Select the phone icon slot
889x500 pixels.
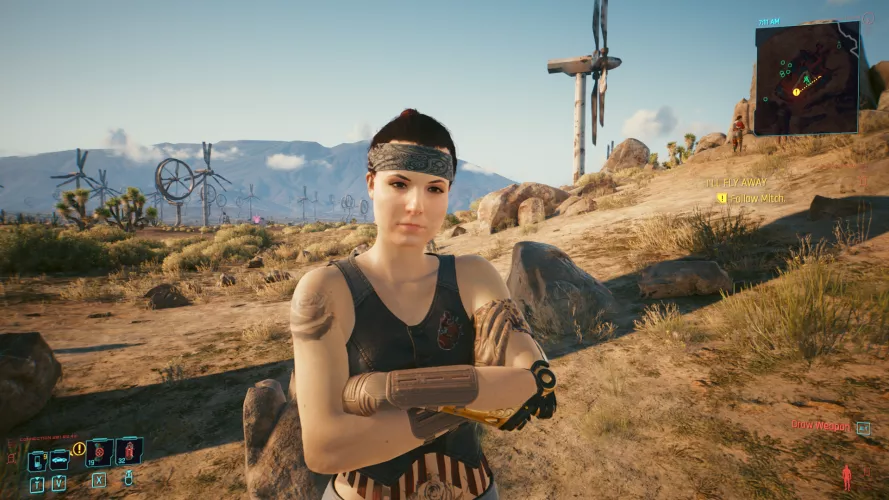click(36, 461)
